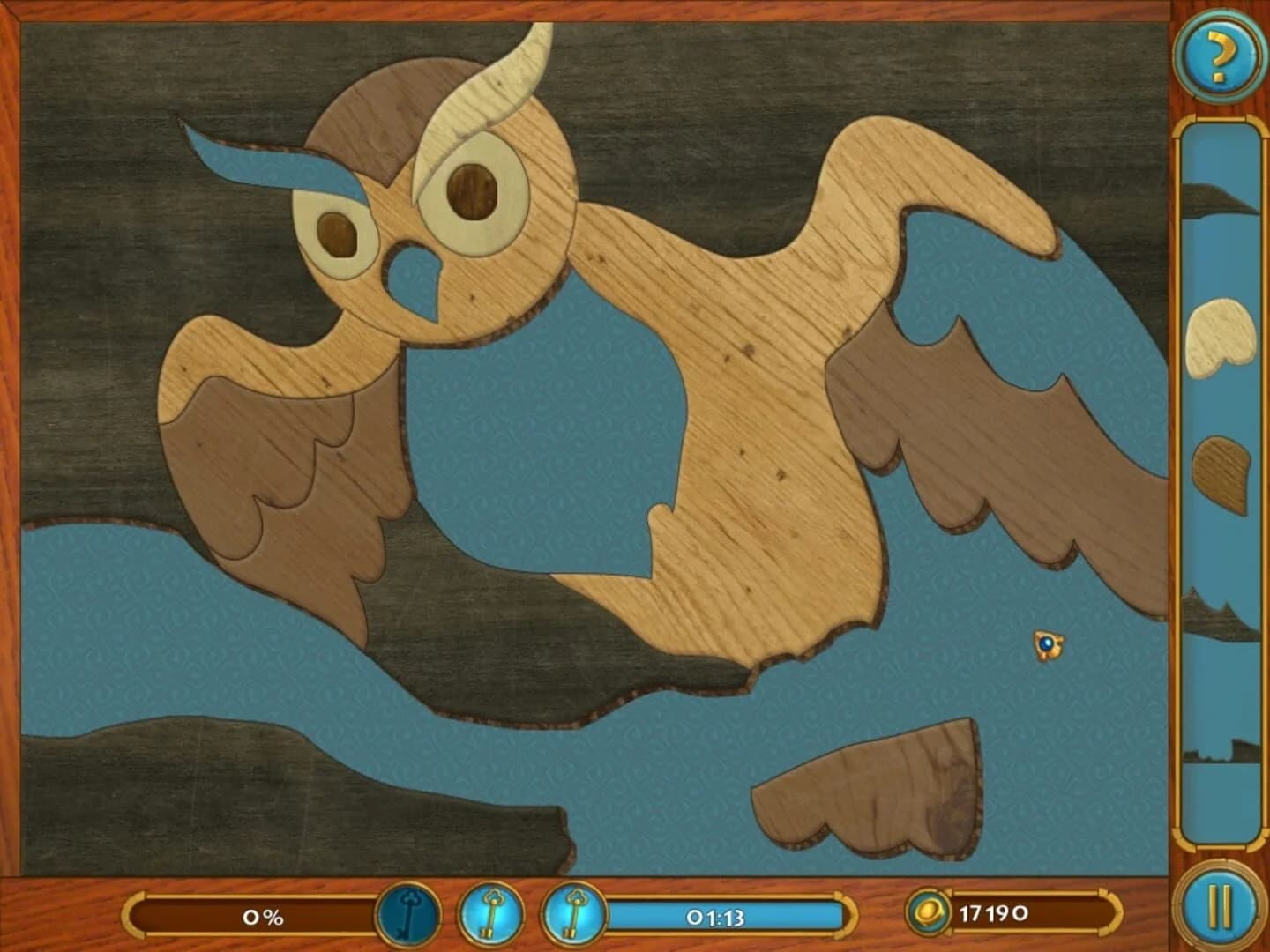Click the 0% progress bar
1270x952 pixels.
(x=260, y=917)
